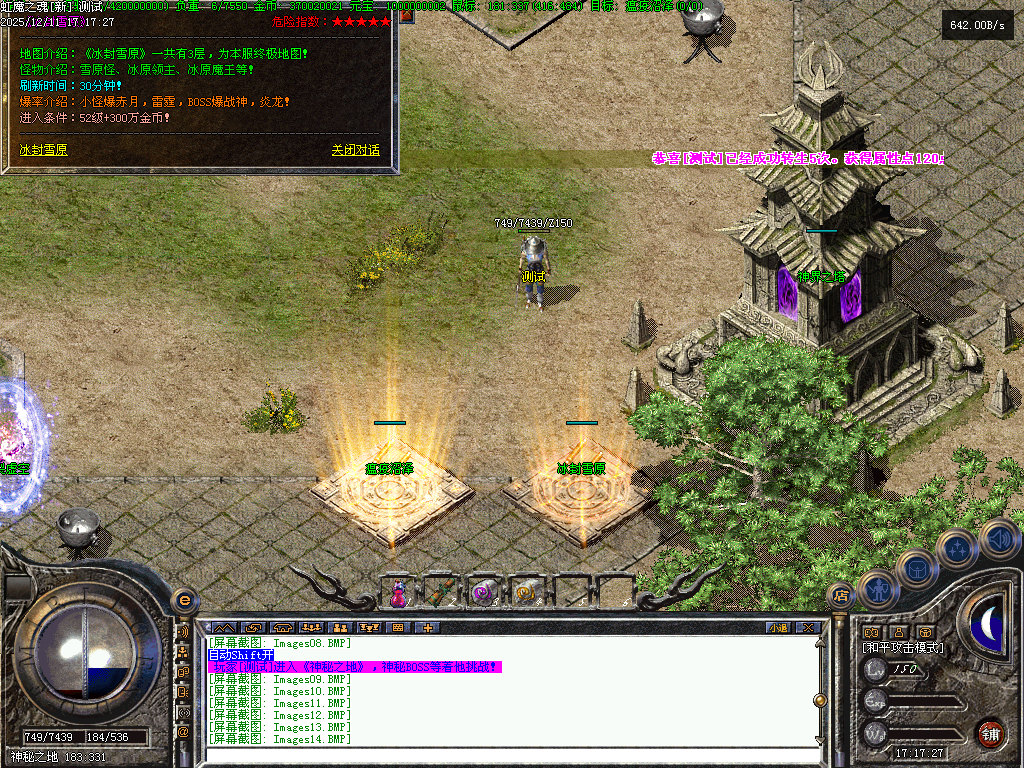Image resolution: width=1024 pixels, height=768 pixels.
Task: Open the skills button with sparkle stars
Action: point(958,549)
